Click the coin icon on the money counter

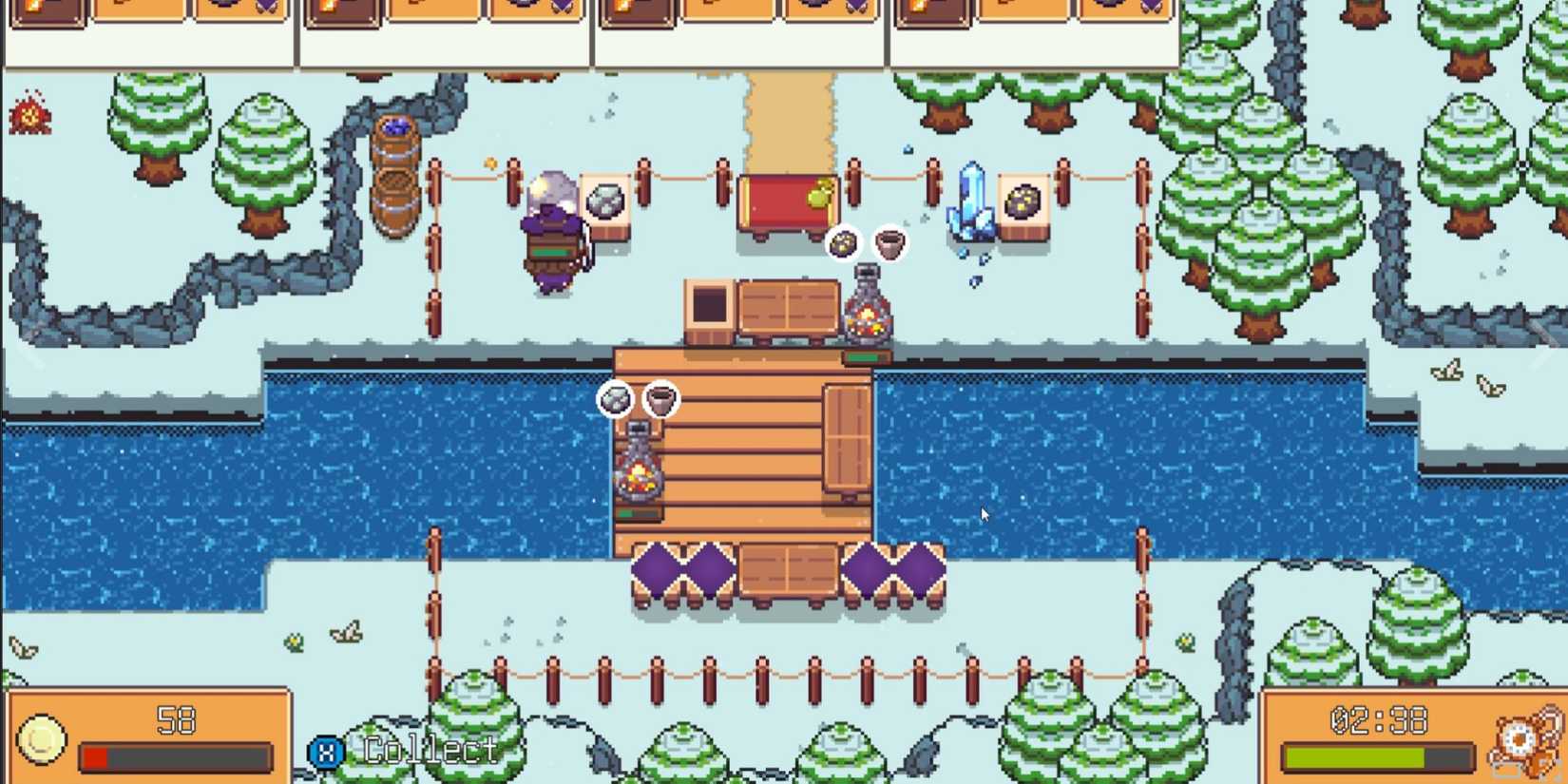(x=40, y=741)
